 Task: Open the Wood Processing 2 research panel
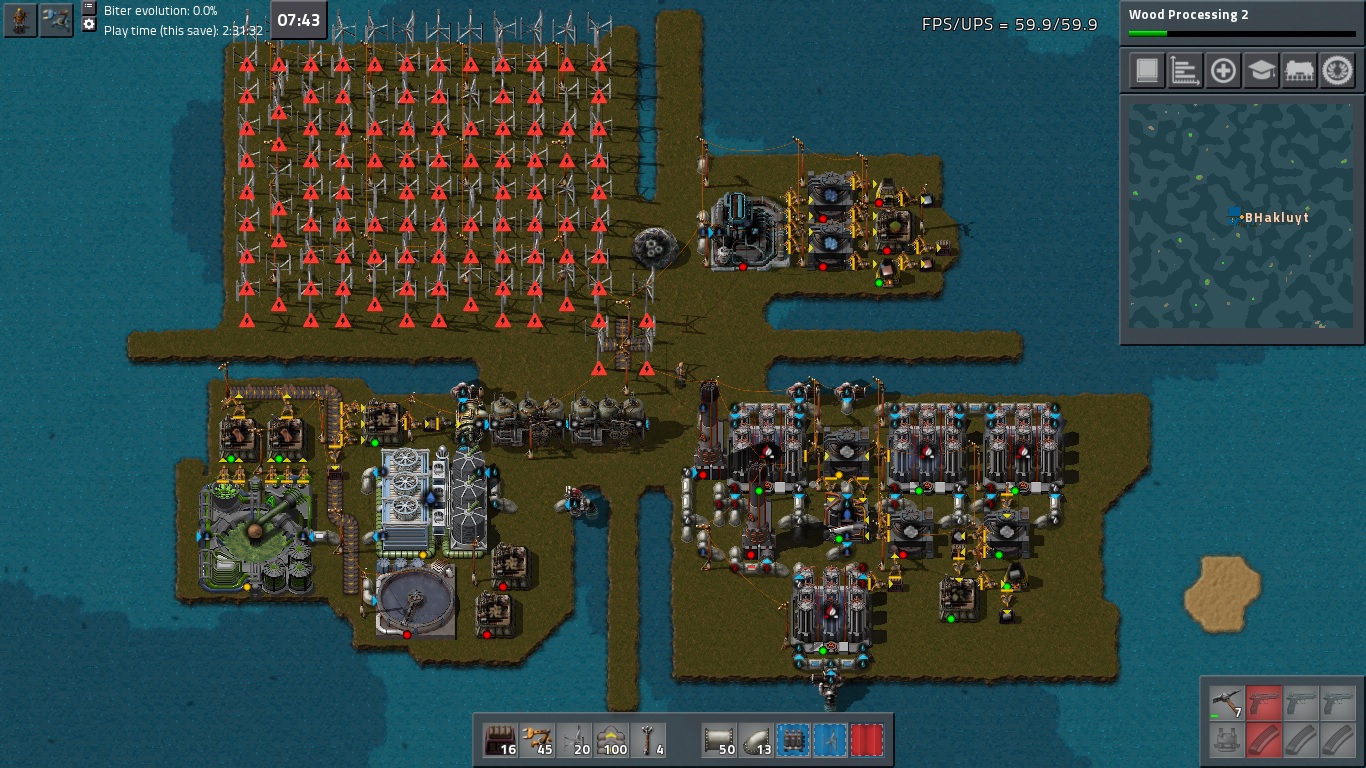(1241, 20)
